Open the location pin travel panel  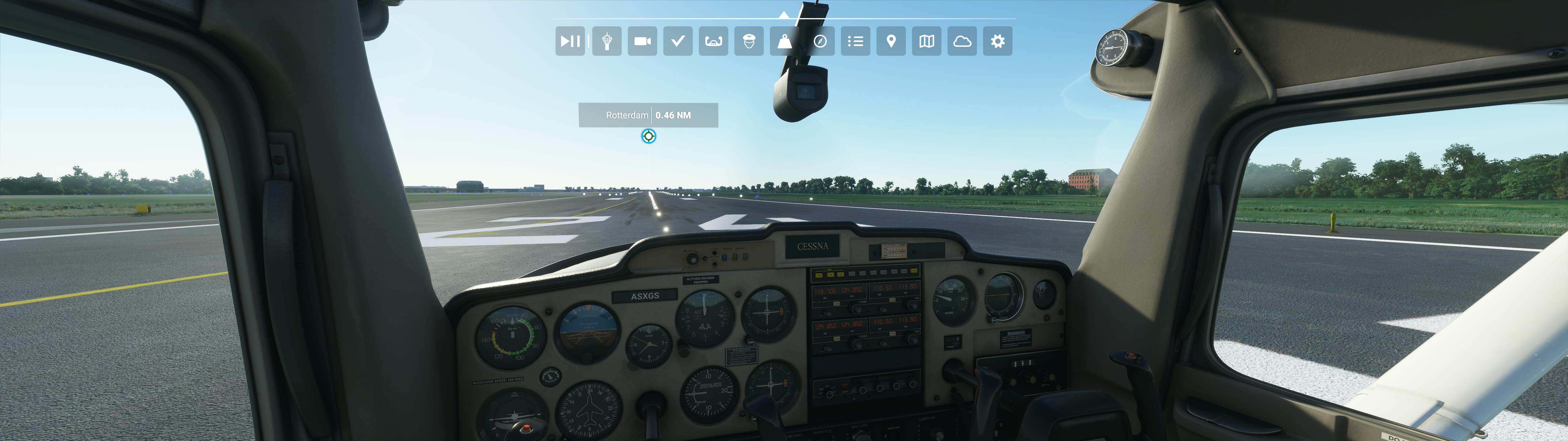tap(891, 41)
